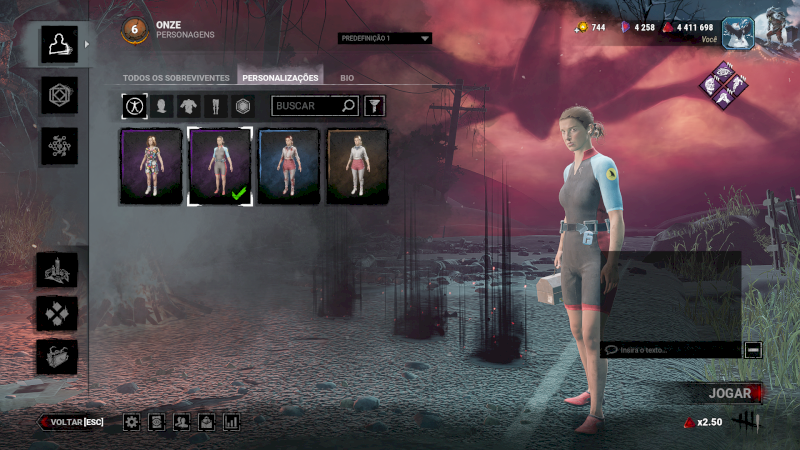Show the hexagon charm category

pyautogui.click(x=242, y=105)
